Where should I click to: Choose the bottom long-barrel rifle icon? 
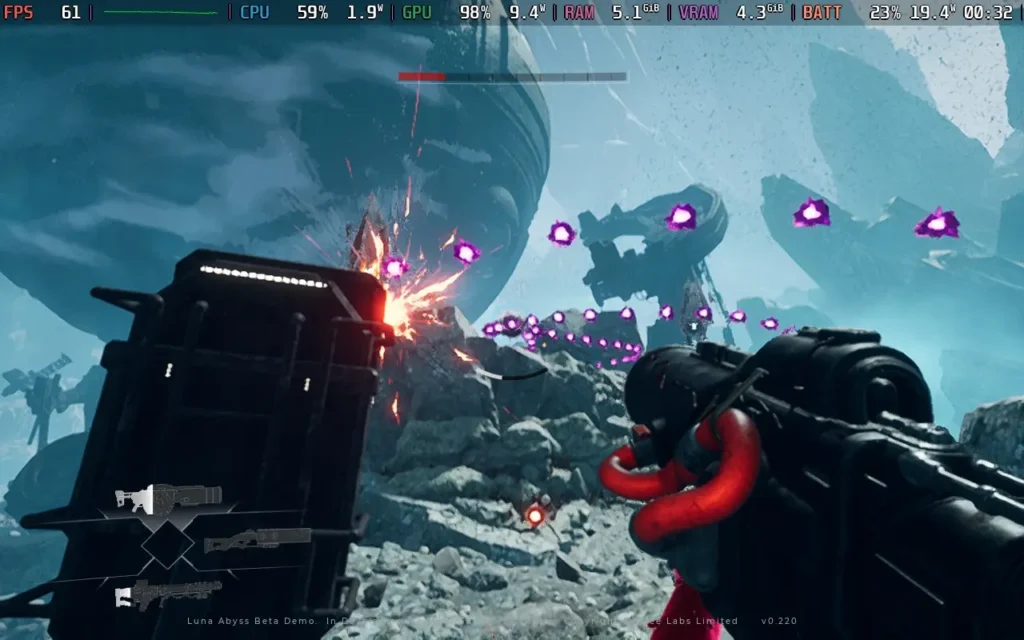tap(167, 593)
